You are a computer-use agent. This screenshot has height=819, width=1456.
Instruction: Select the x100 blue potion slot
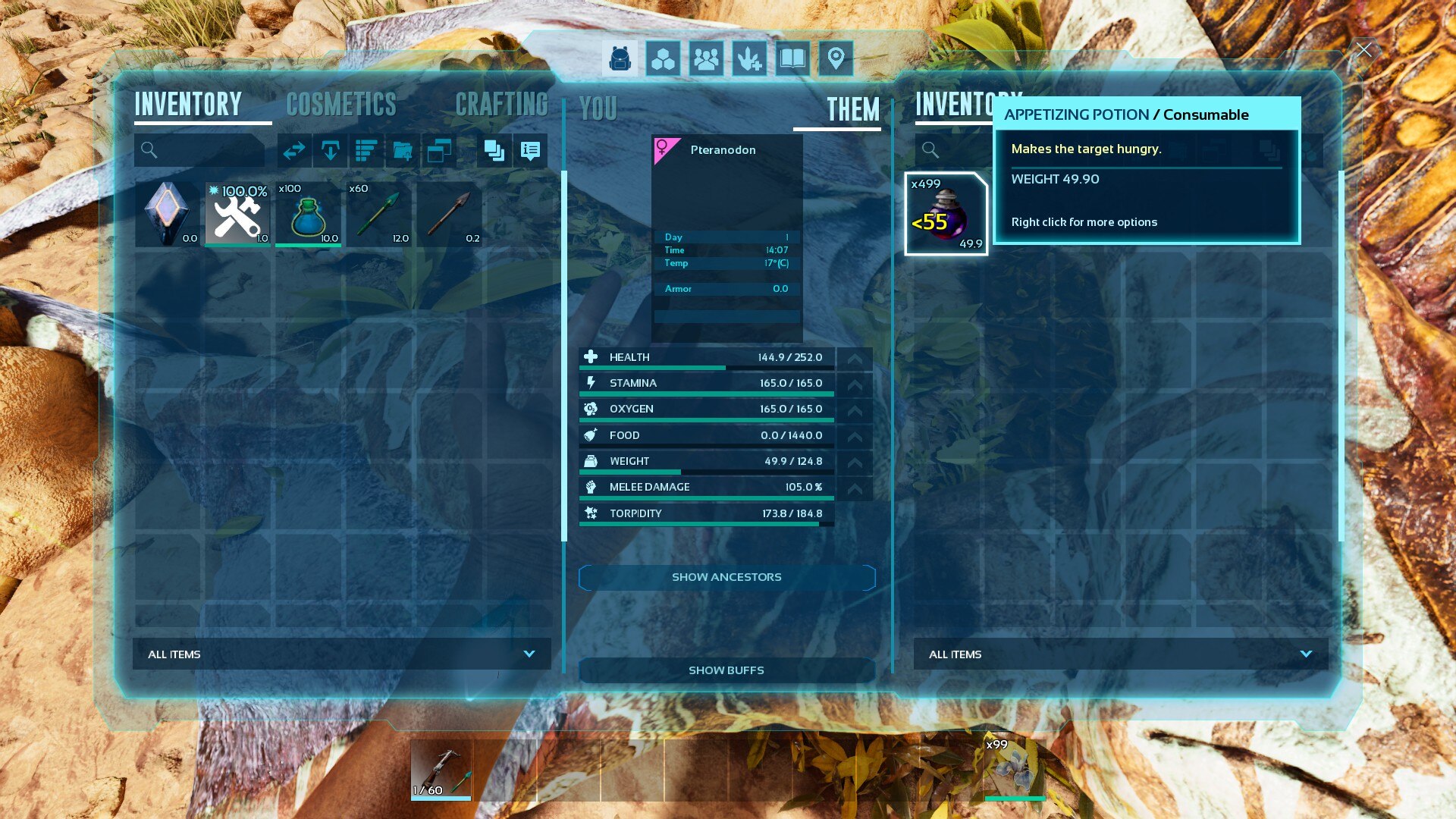coord(308,215)
